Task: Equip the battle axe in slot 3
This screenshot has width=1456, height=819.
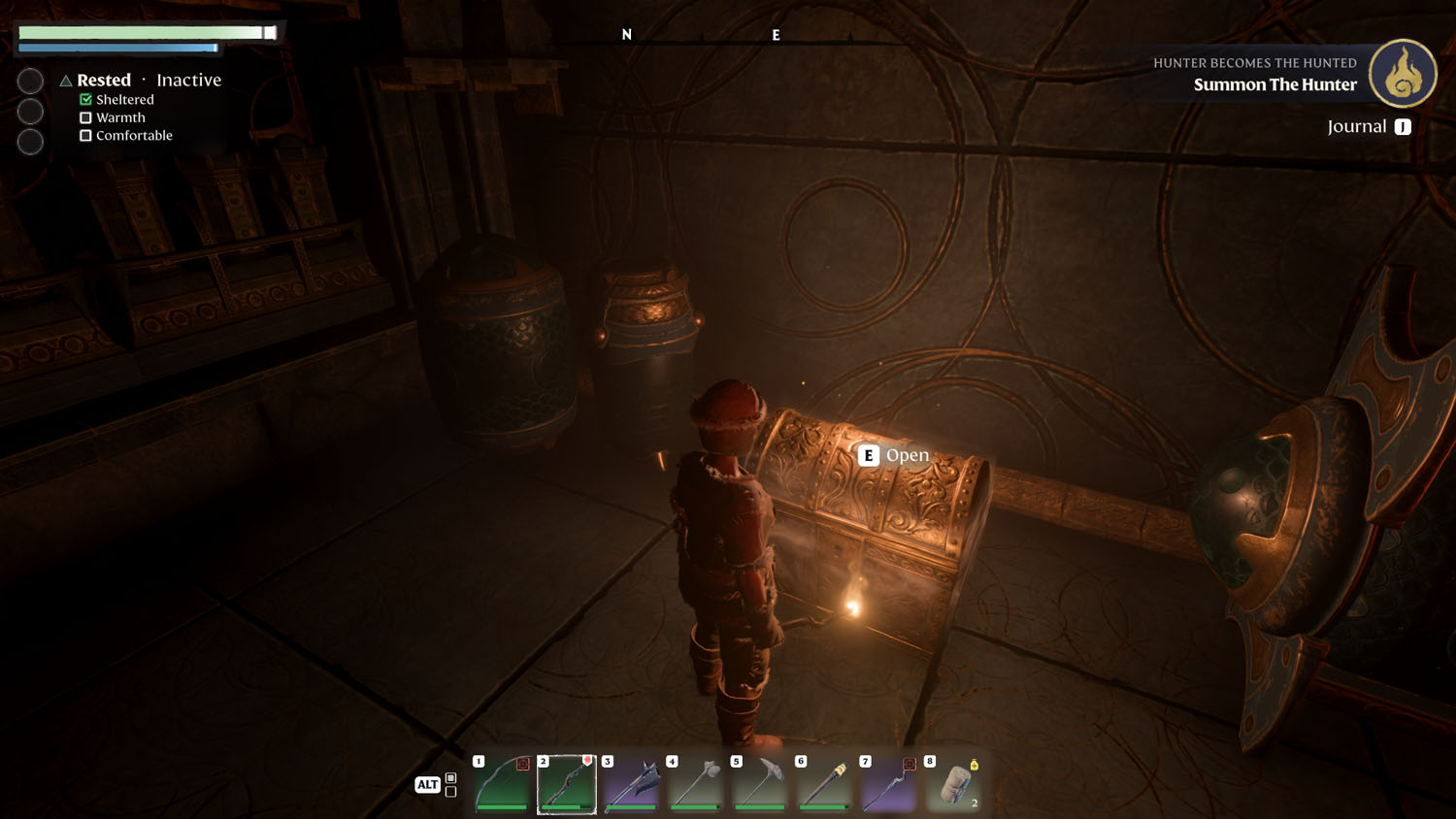Action: coord(632,784)
